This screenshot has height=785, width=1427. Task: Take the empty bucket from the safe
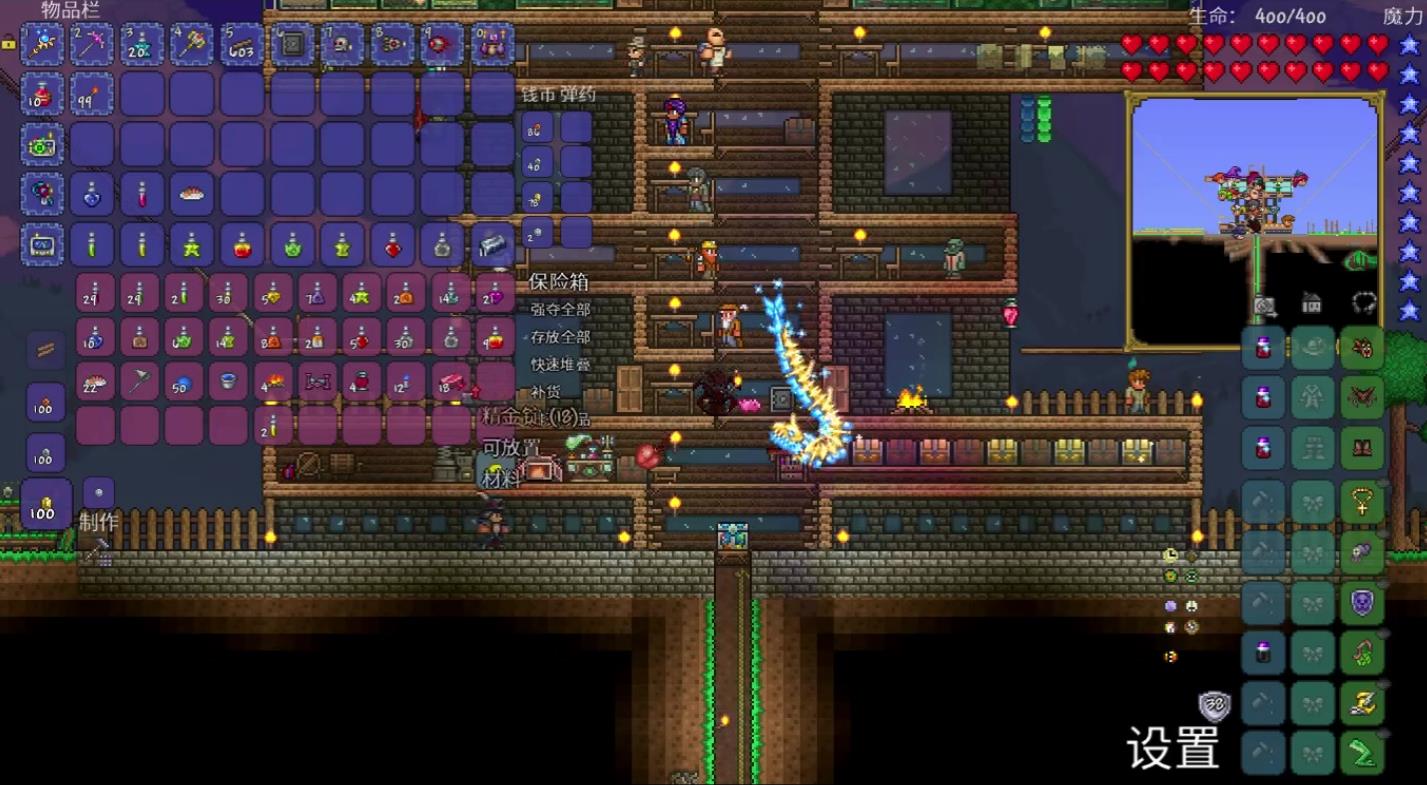[x=229, y=381]
